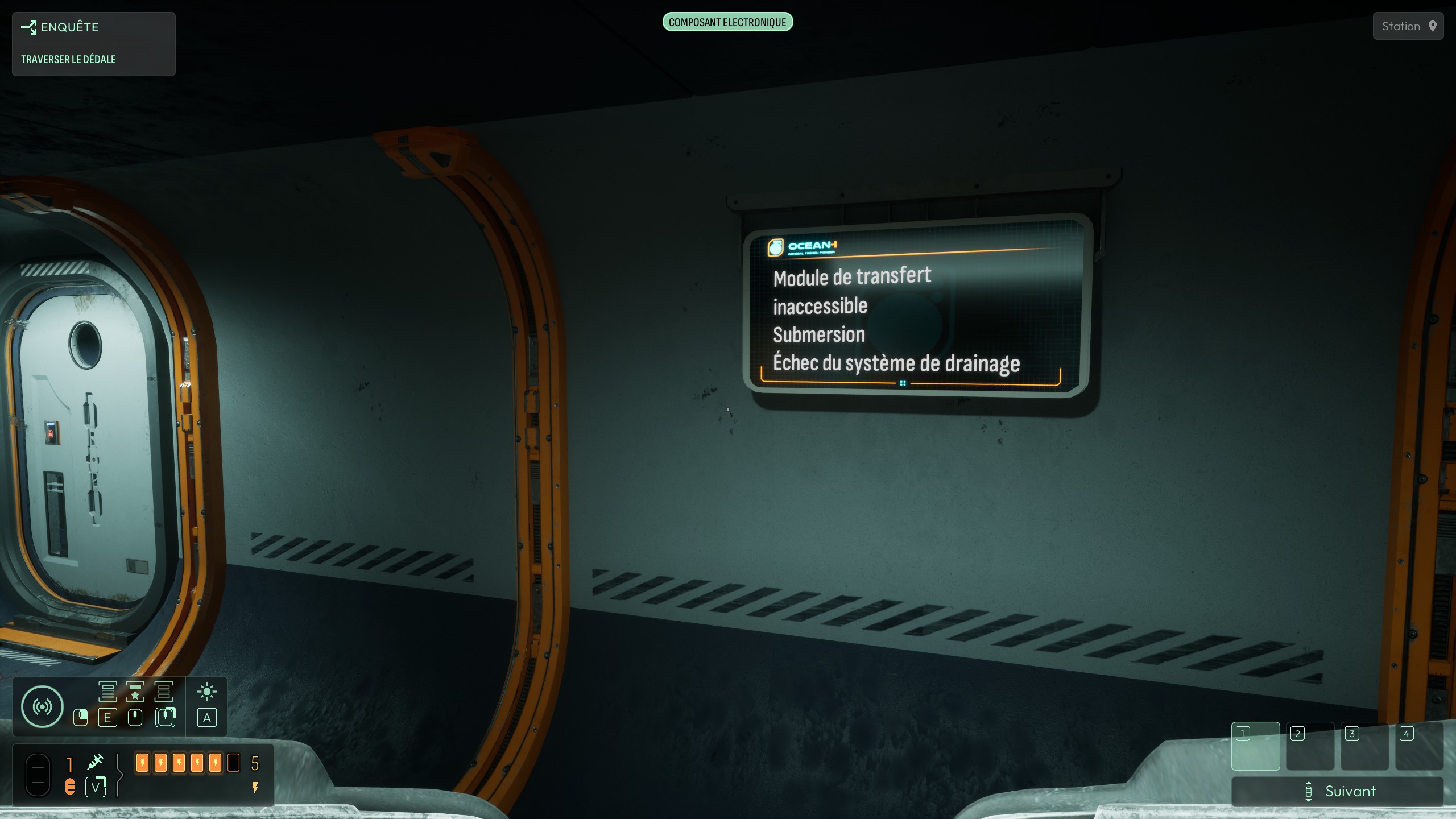Toggle the flashlight sun icon
The width and height of the screenshot is (1456, 819).
pos(206,692)
